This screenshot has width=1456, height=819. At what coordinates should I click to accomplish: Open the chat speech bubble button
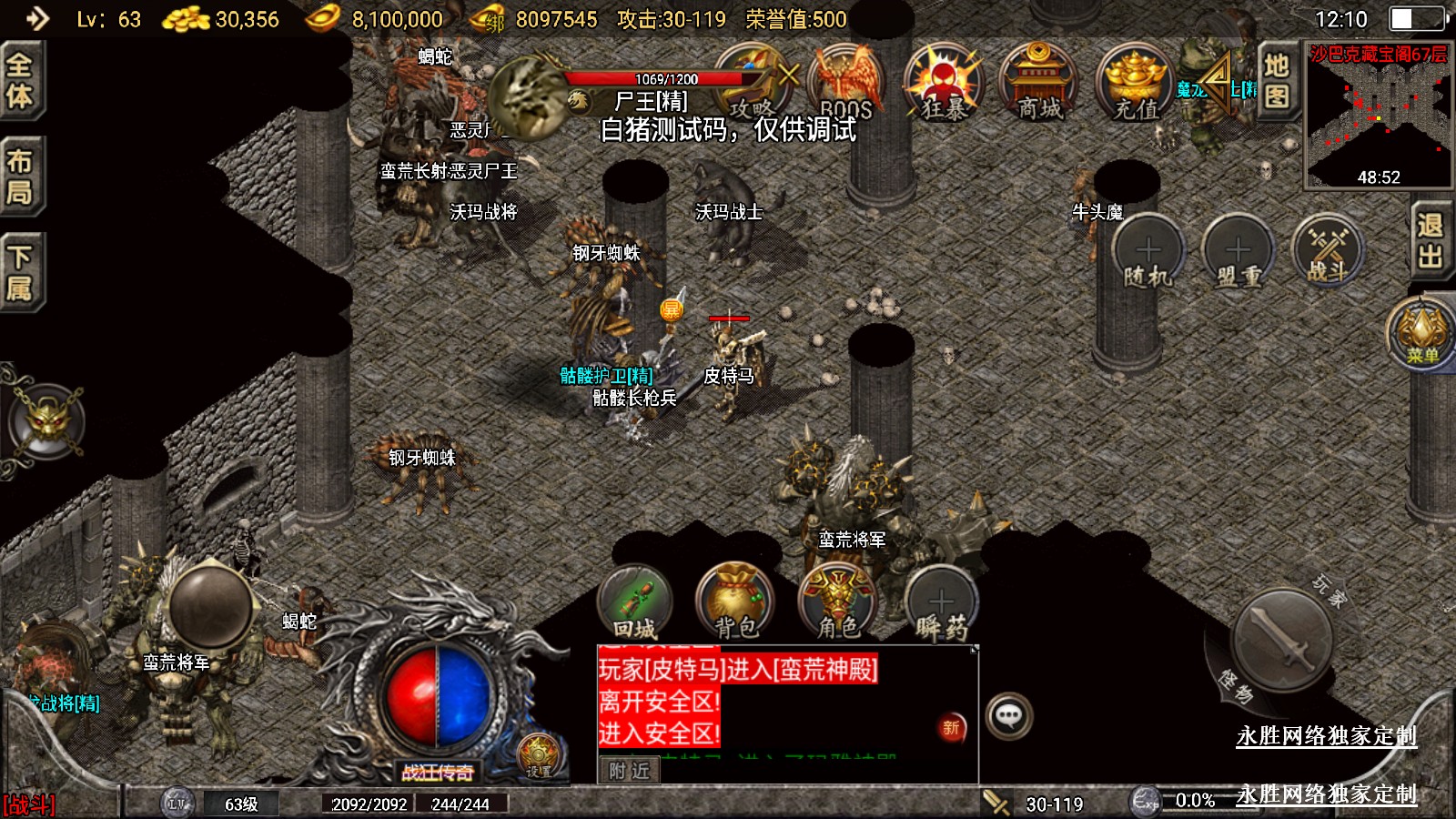coord(1009,716)
